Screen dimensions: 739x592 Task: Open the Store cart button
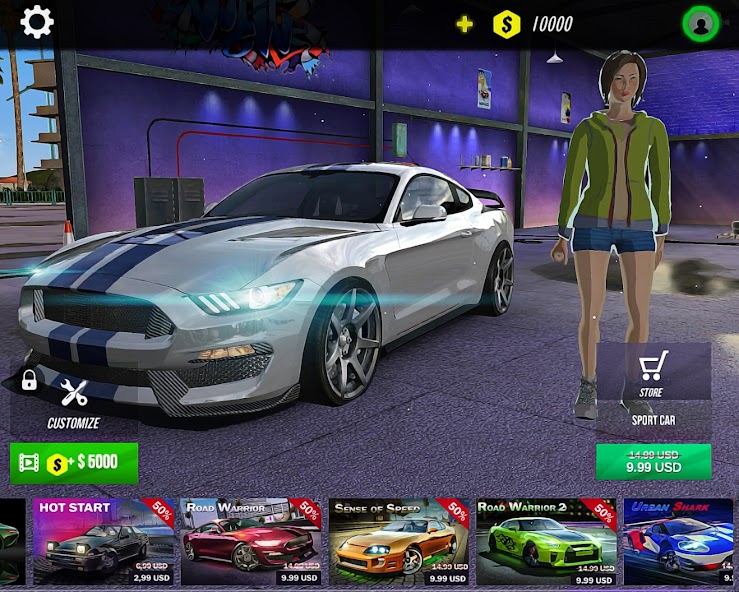(653, 372)
